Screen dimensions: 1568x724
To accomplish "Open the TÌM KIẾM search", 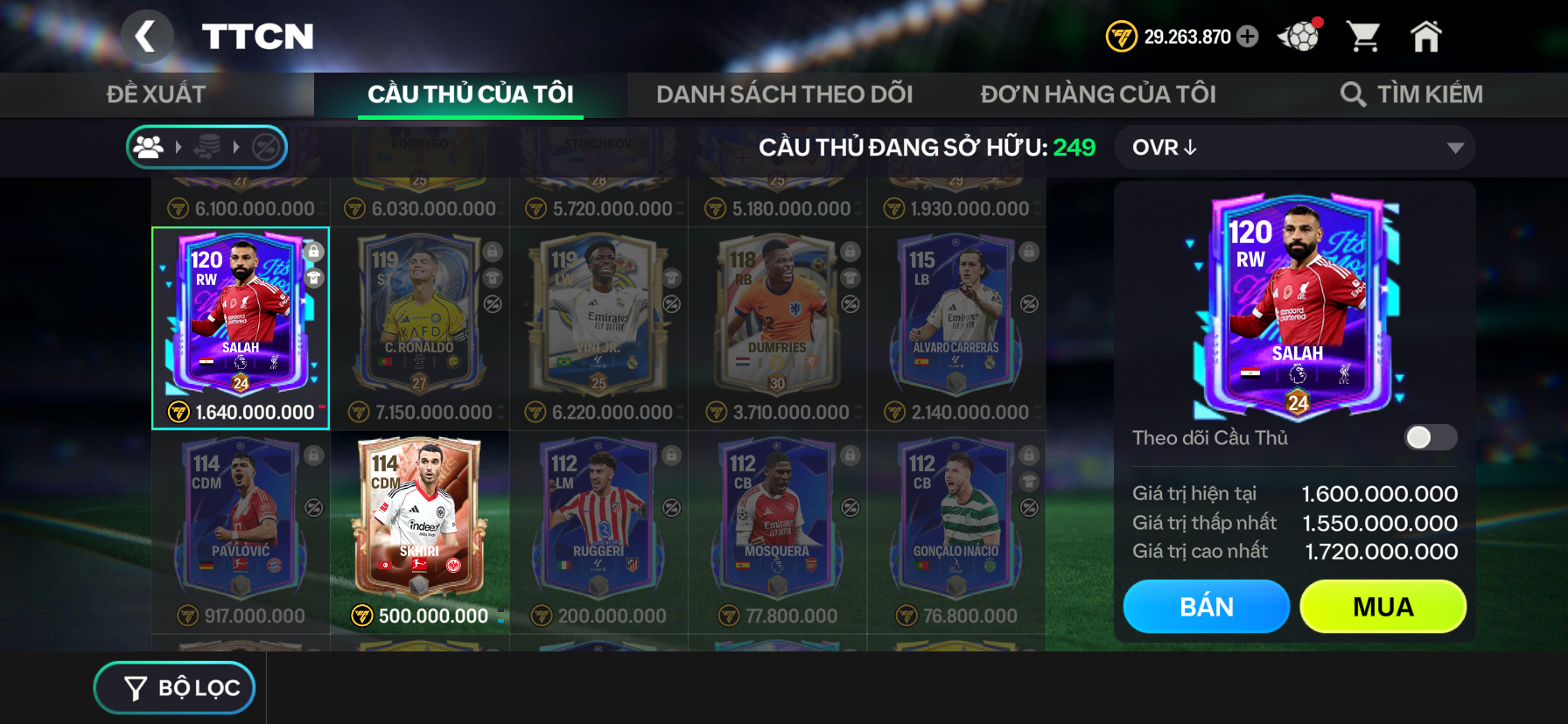I will coord(1411,94).
